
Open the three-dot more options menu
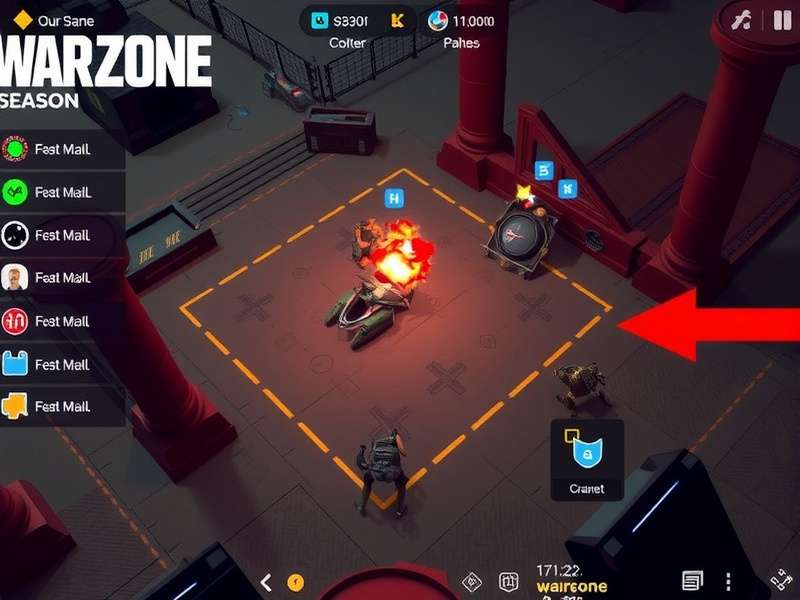[x=728, y=582]
